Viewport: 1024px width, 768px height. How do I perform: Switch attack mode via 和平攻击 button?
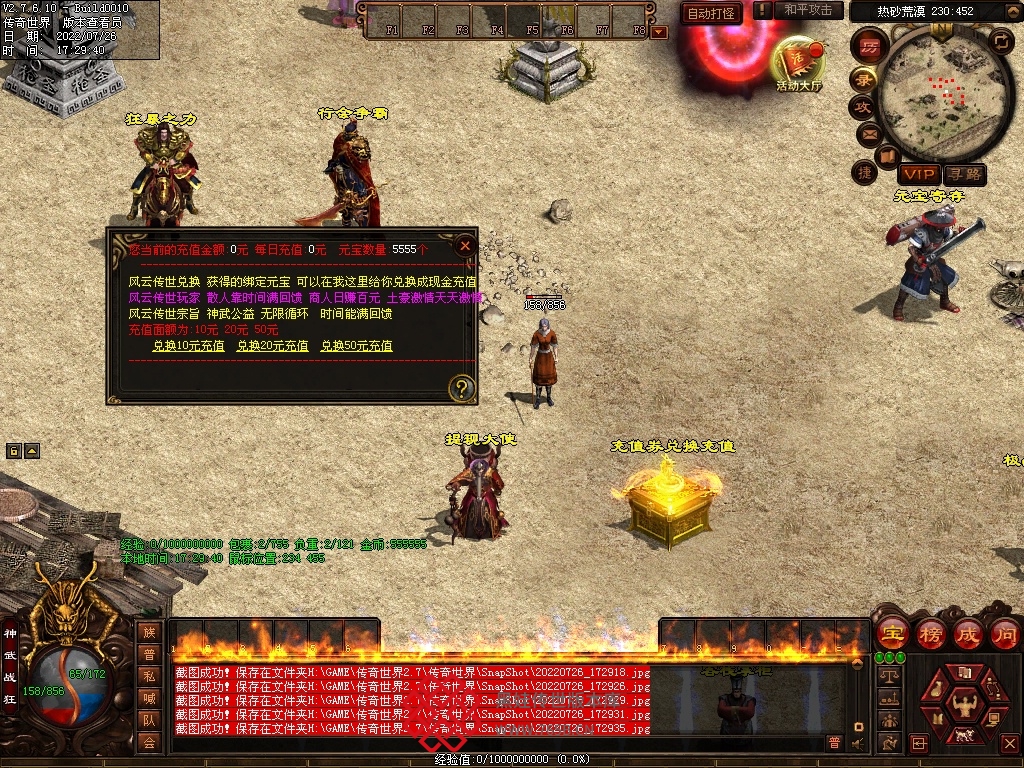click(808, 10)
